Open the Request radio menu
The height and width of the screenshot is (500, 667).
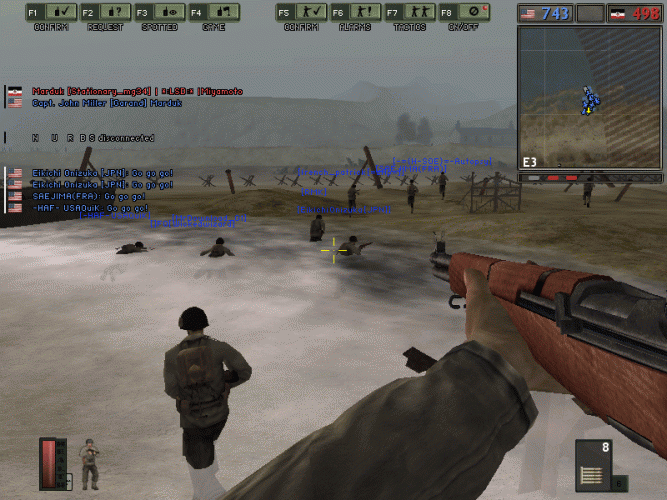pyautogui.click(x=104, y=13)
